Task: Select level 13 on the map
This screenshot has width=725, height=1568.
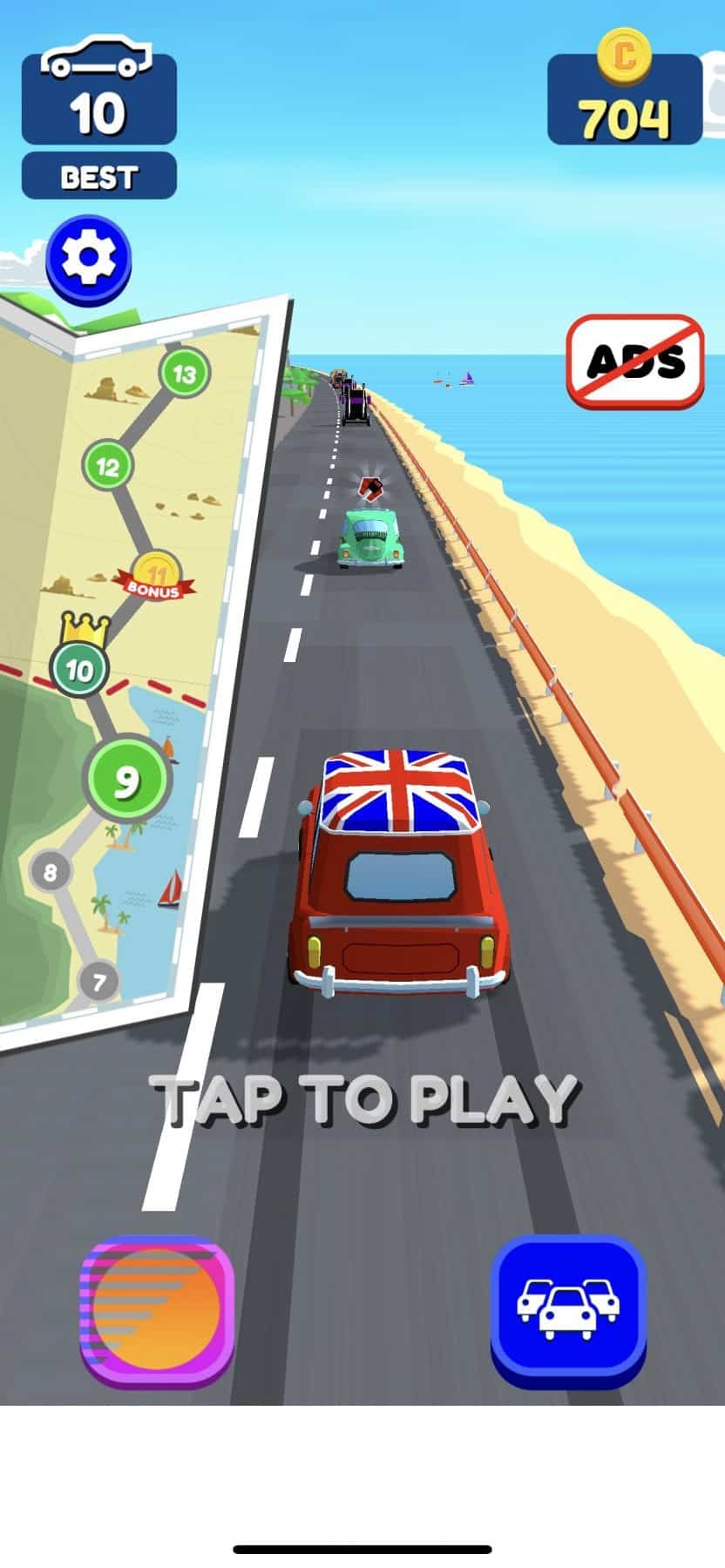Action: click(x=185, y=374)
